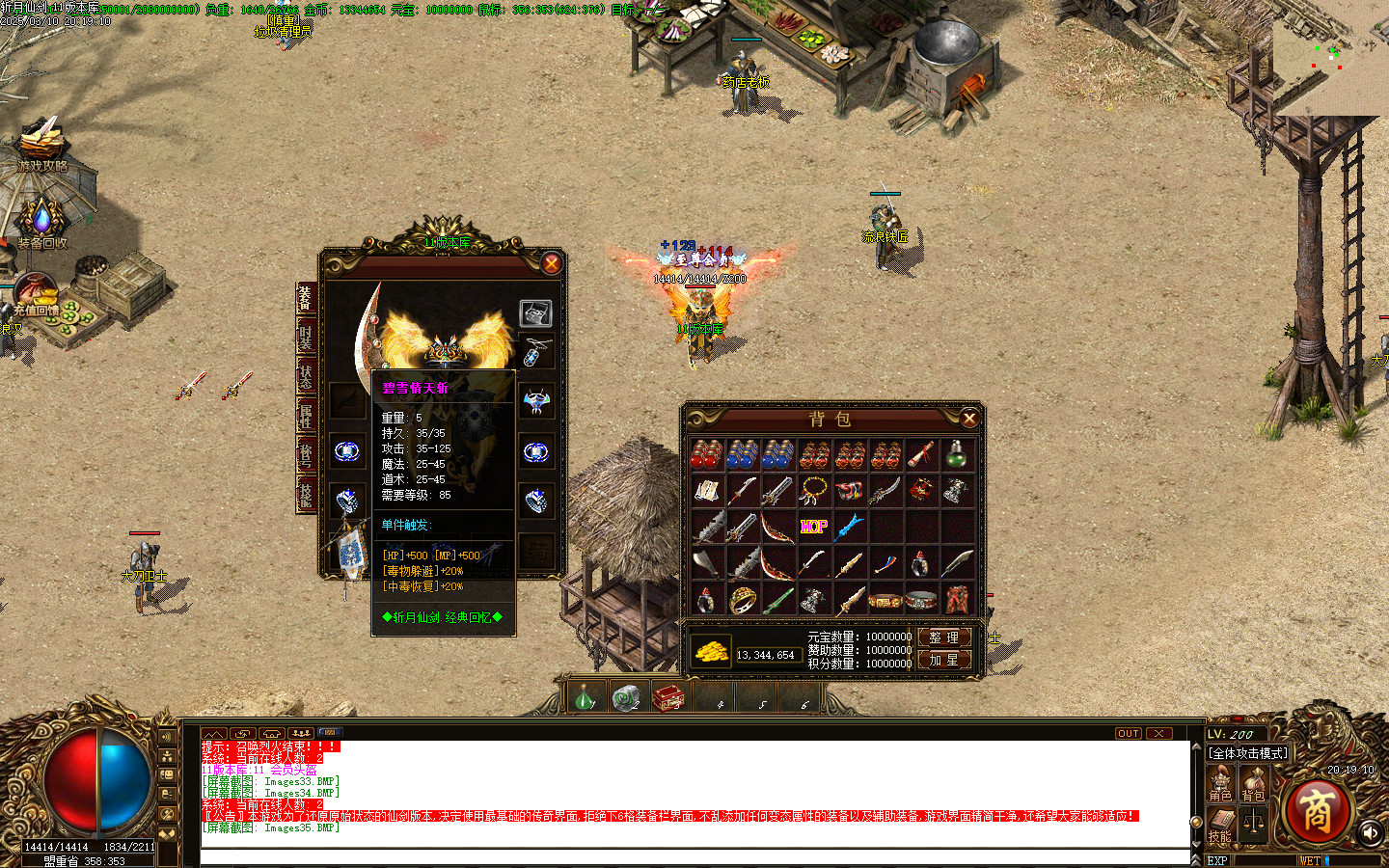This screenshot has width=1389, height=868.
Task: Open the 商 shop round button
Action: 1317,810
